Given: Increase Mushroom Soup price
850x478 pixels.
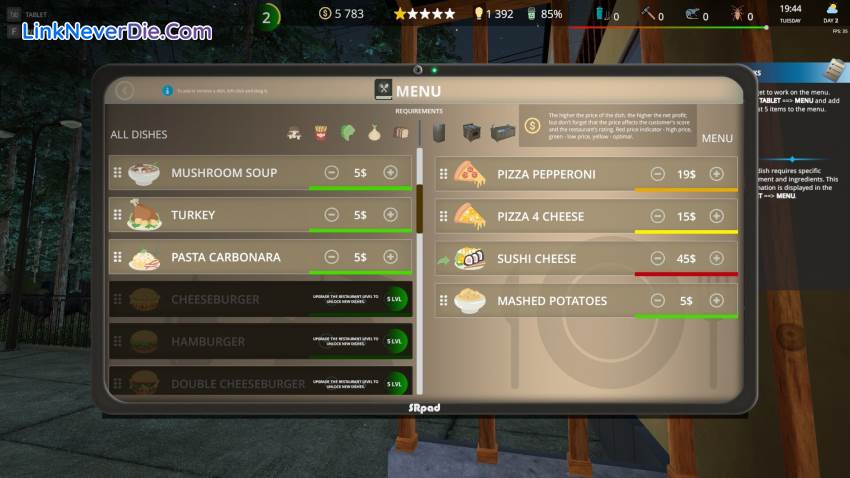Looking at the screenshot, I should coord(390,173).
